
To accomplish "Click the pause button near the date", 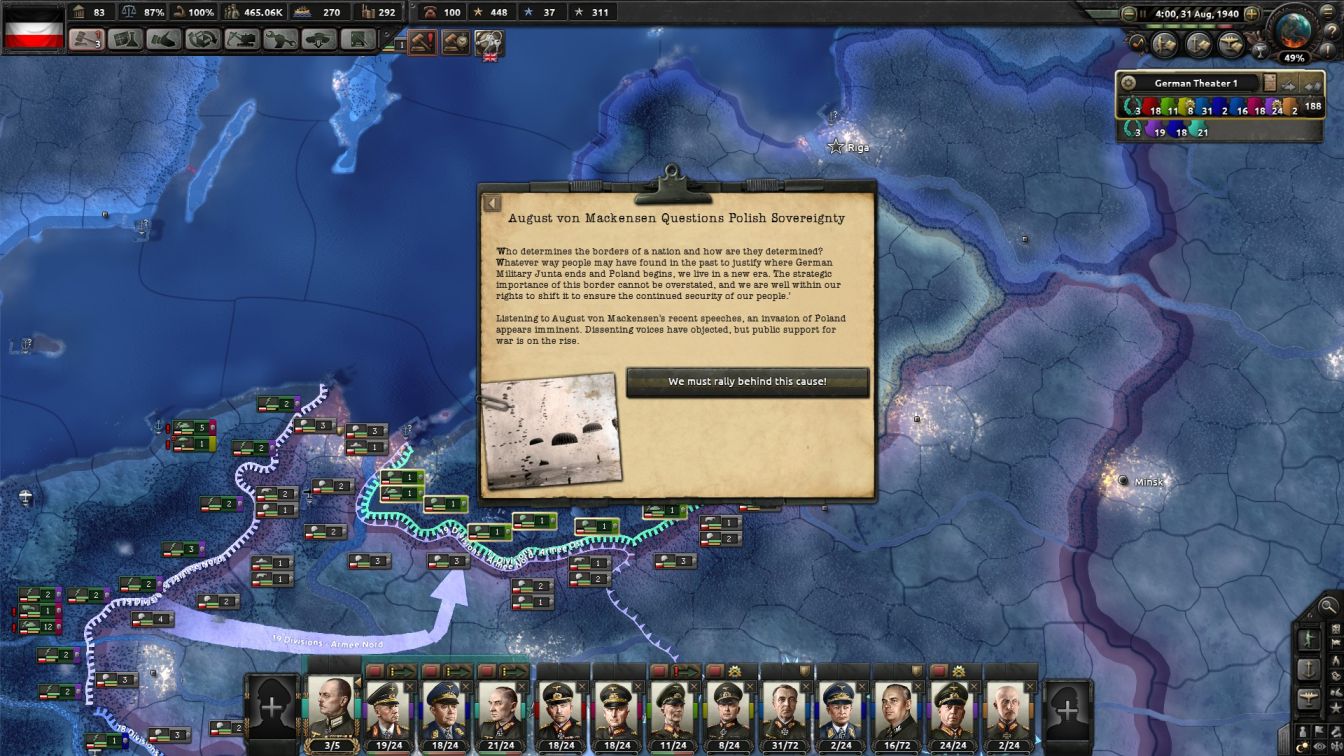I will pyautogui.click(x=1143, y=13).
